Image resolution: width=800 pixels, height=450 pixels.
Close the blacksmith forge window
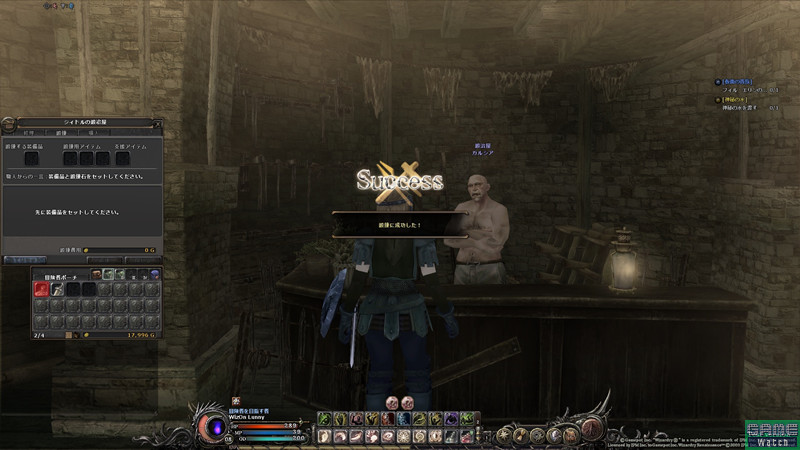157,122
